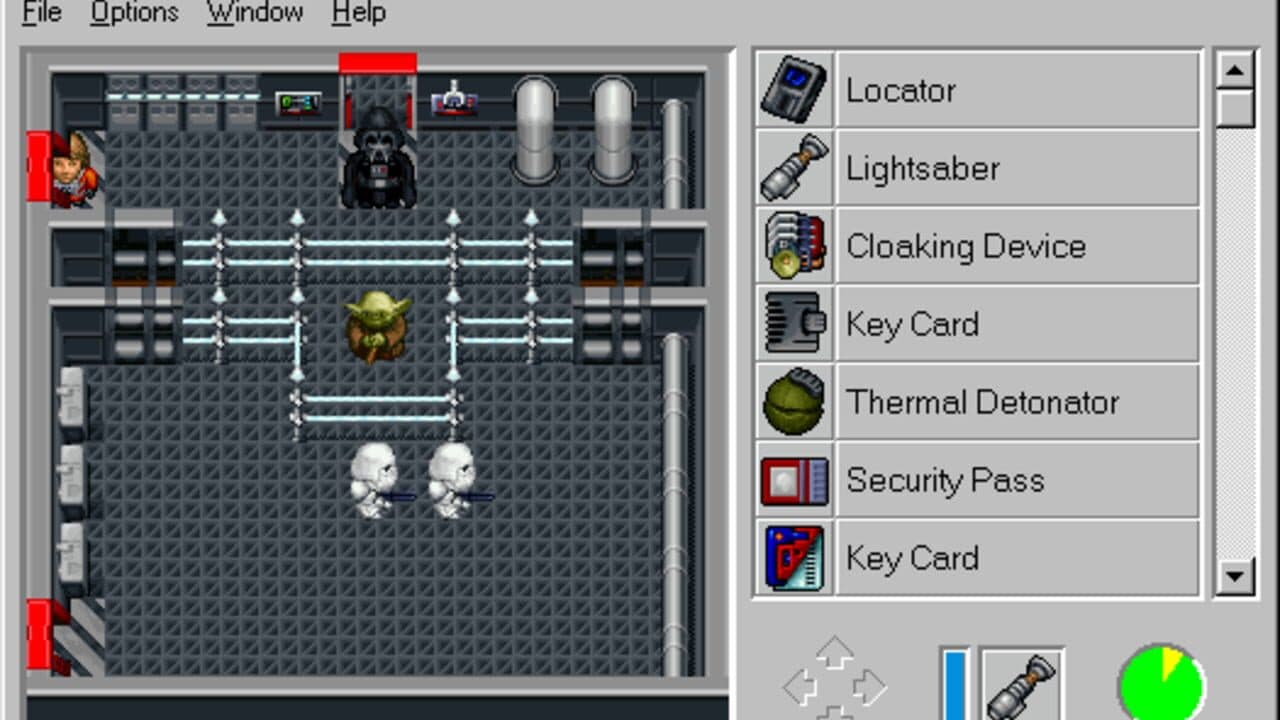Select the Locator item icon

point(793,89)
